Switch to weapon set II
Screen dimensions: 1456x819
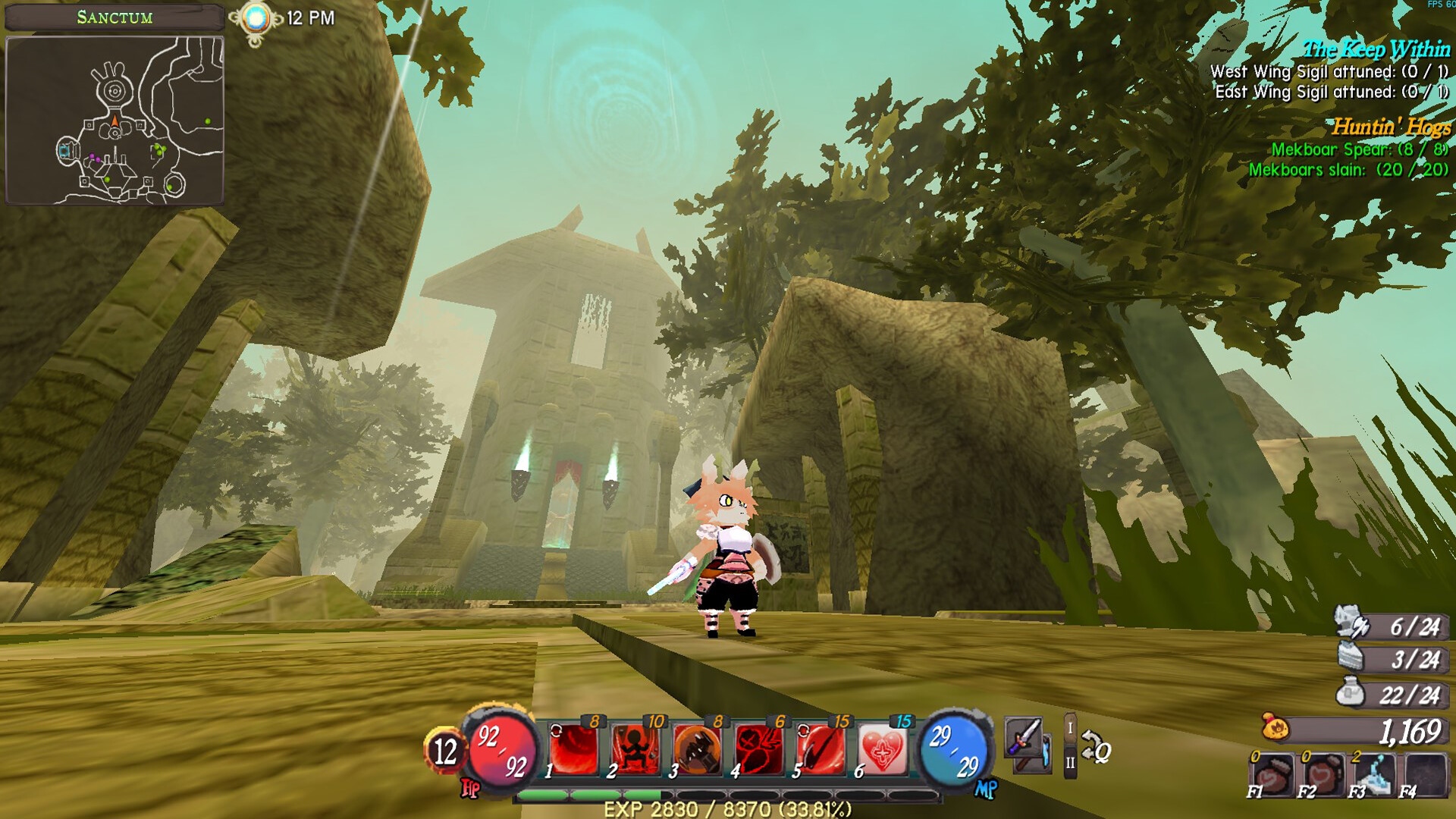[1070, 762]
